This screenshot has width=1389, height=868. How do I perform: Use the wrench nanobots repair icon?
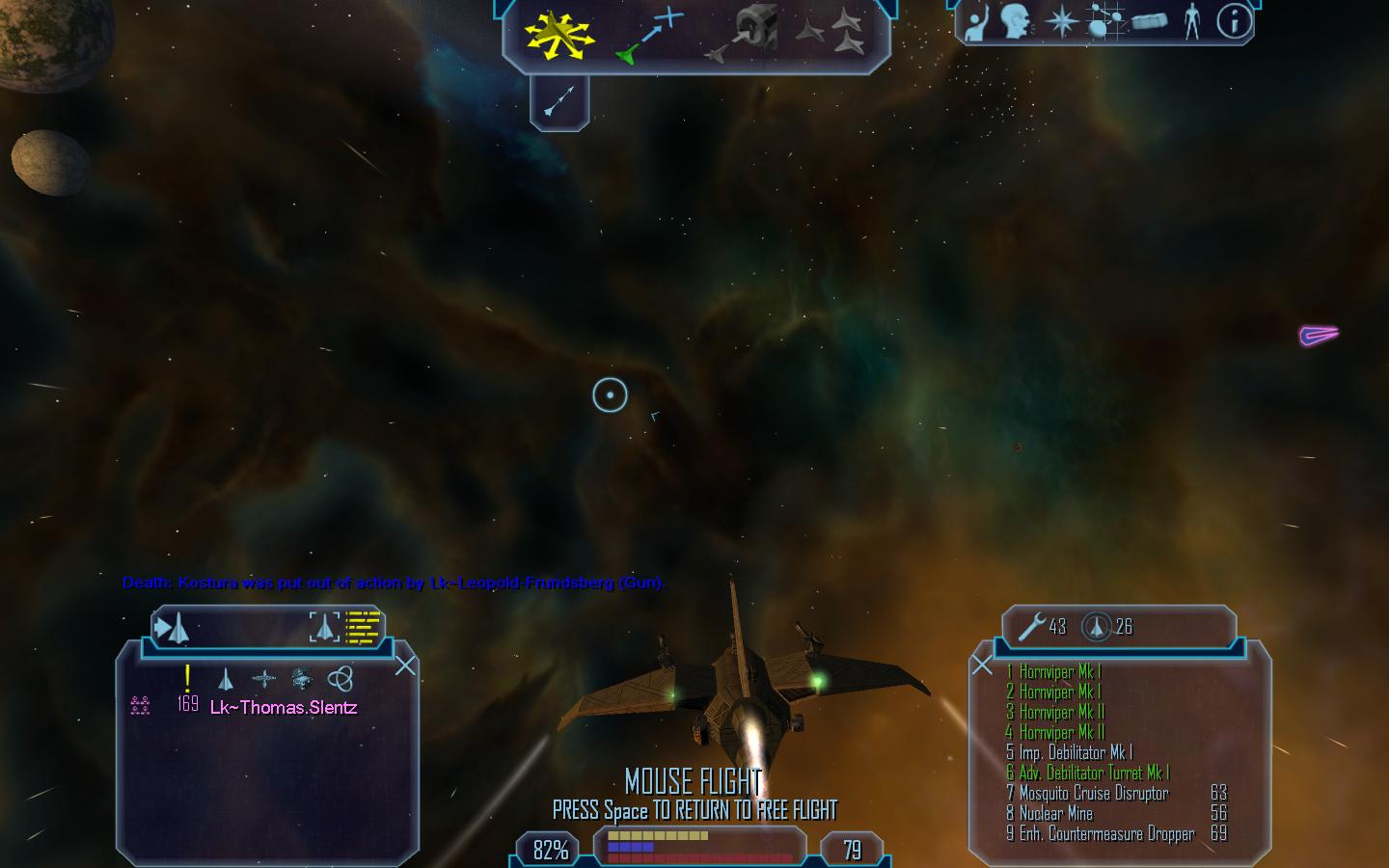1032,627
